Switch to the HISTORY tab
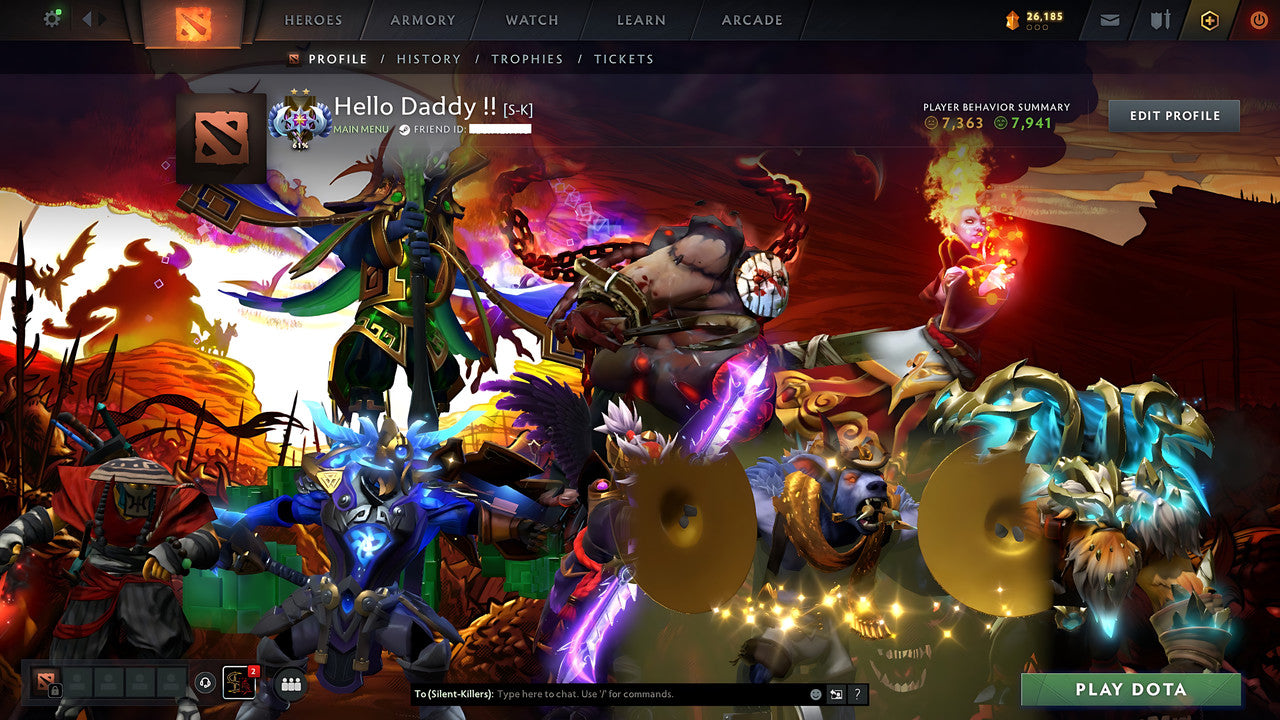Viewport: 1280px width, 720px height. point(429,59)
